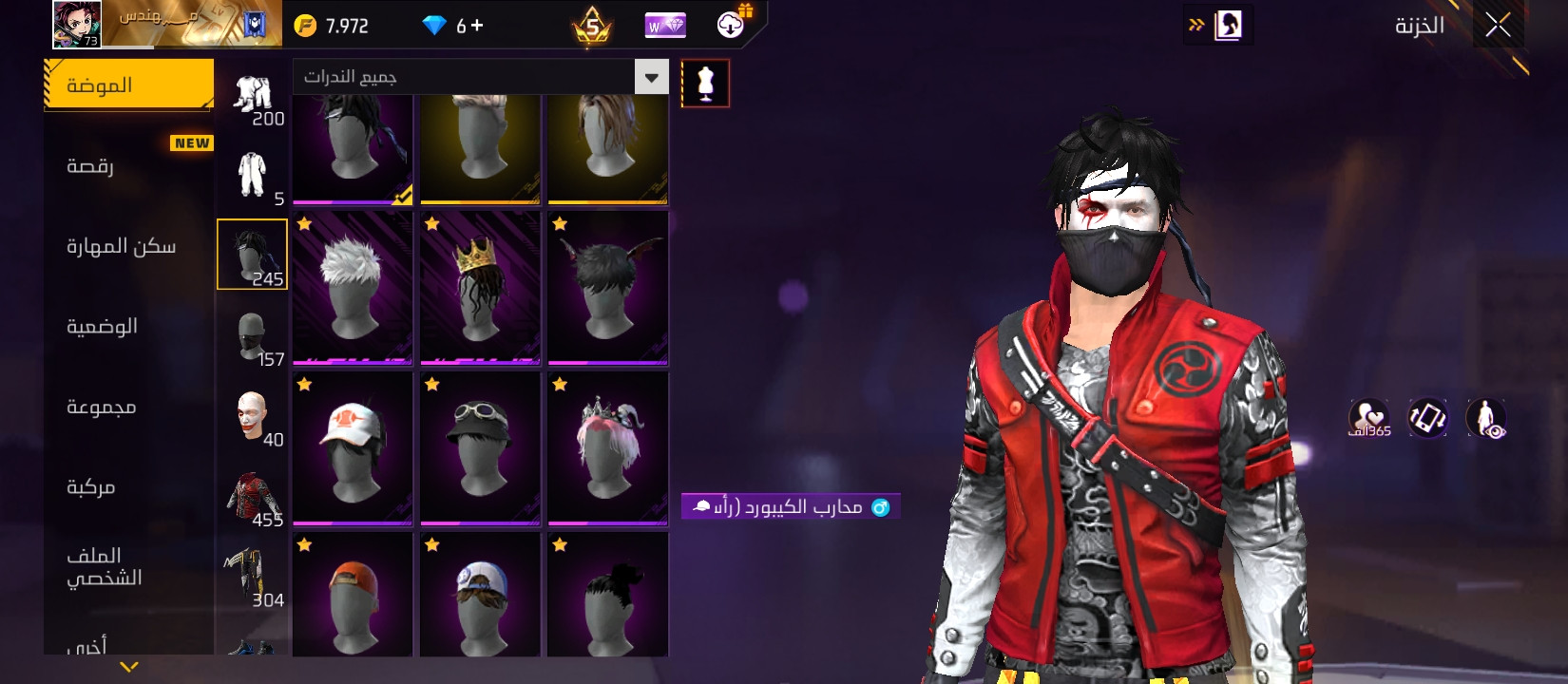This screenshot has height=684, width=1568.
Task: Open the red jacket category showing 455
Action: pyautogui.click(x=253, y=499)
